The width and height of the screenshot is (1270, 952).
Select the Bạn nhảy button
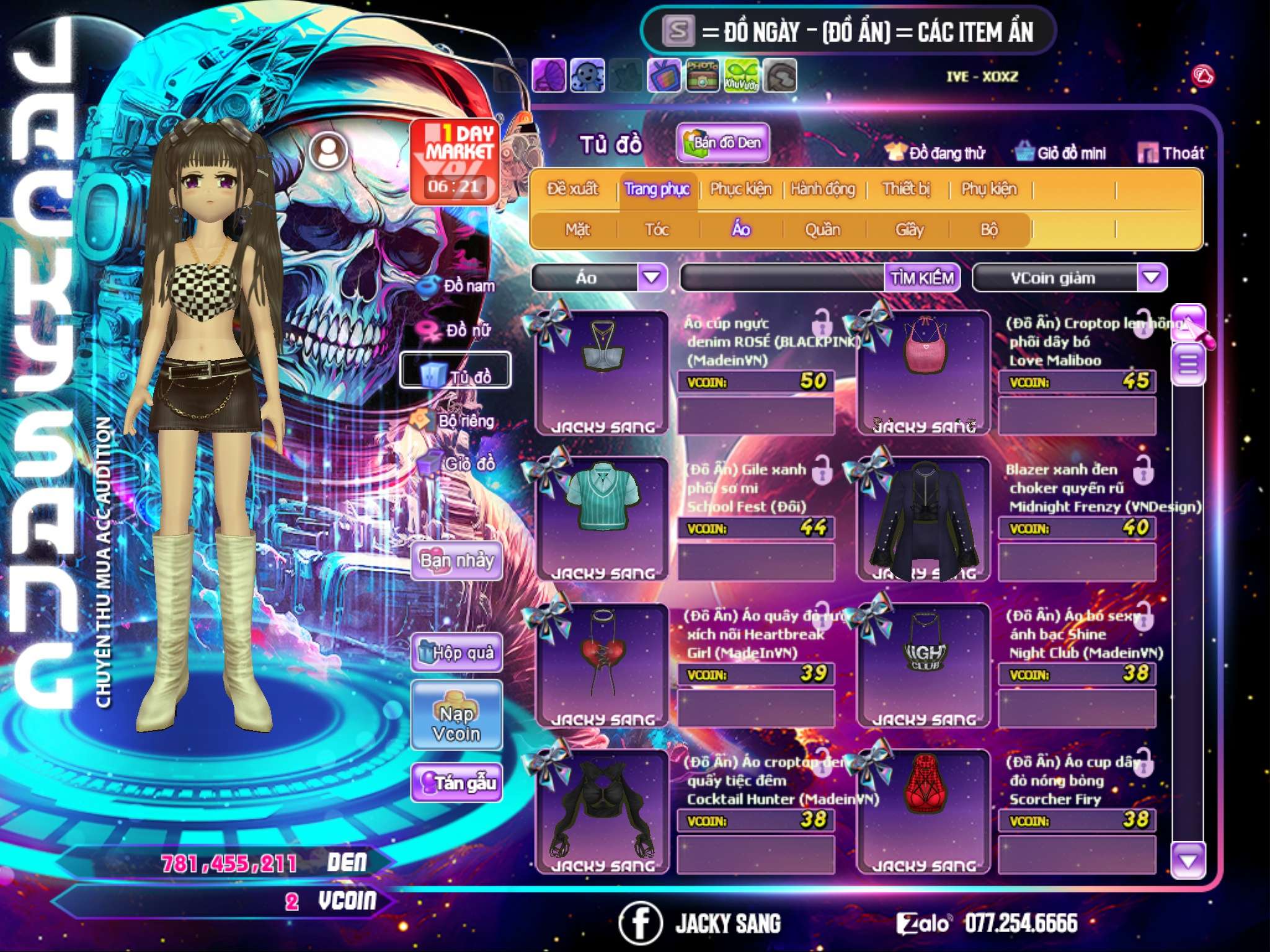pos(456,561)
